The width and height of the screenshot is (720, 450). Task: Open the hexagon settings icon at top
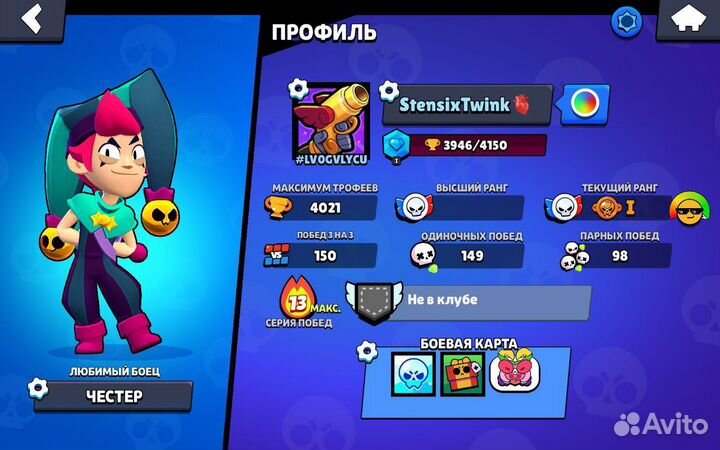click(x=628, y=19)
